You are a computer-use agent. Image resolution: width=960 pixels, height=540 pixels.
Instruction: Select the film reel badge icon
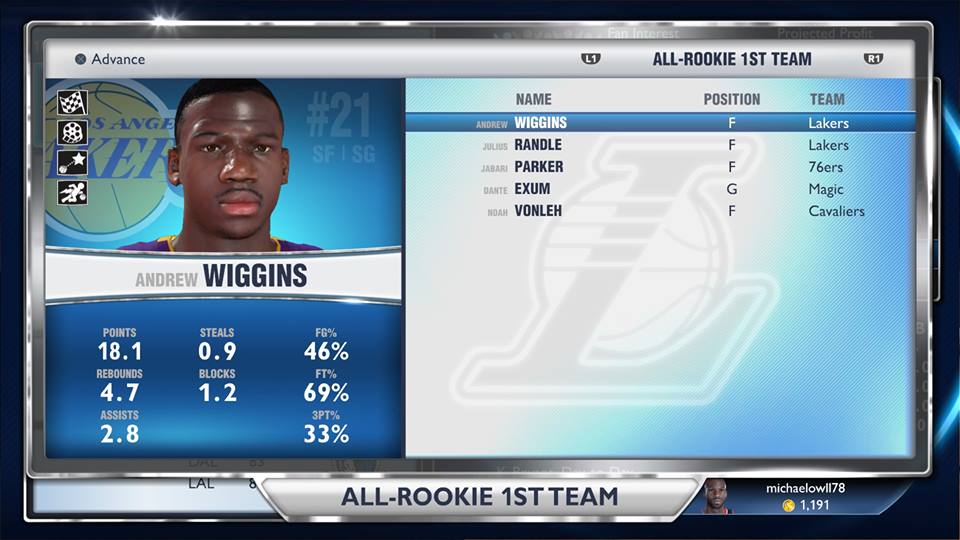point(73,132)
